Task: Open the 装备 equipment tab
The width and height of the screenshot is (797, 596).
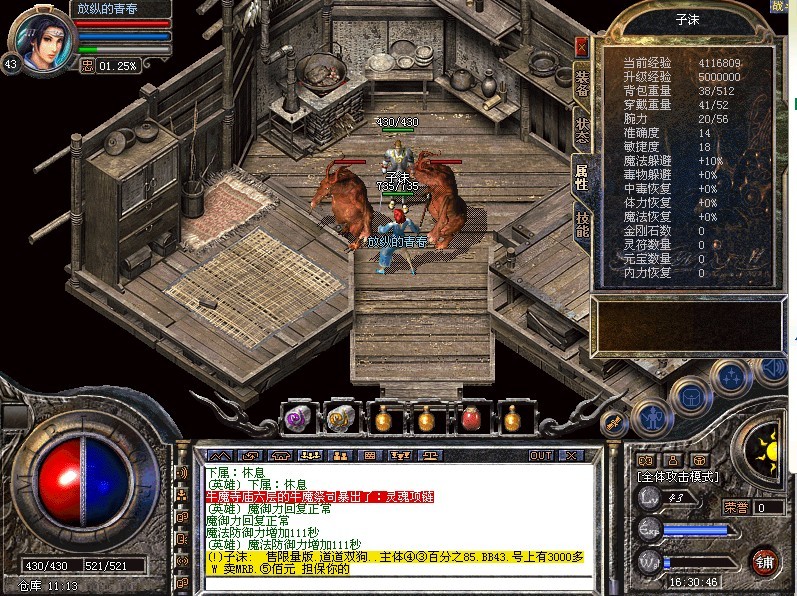Action: pos(582,82)
